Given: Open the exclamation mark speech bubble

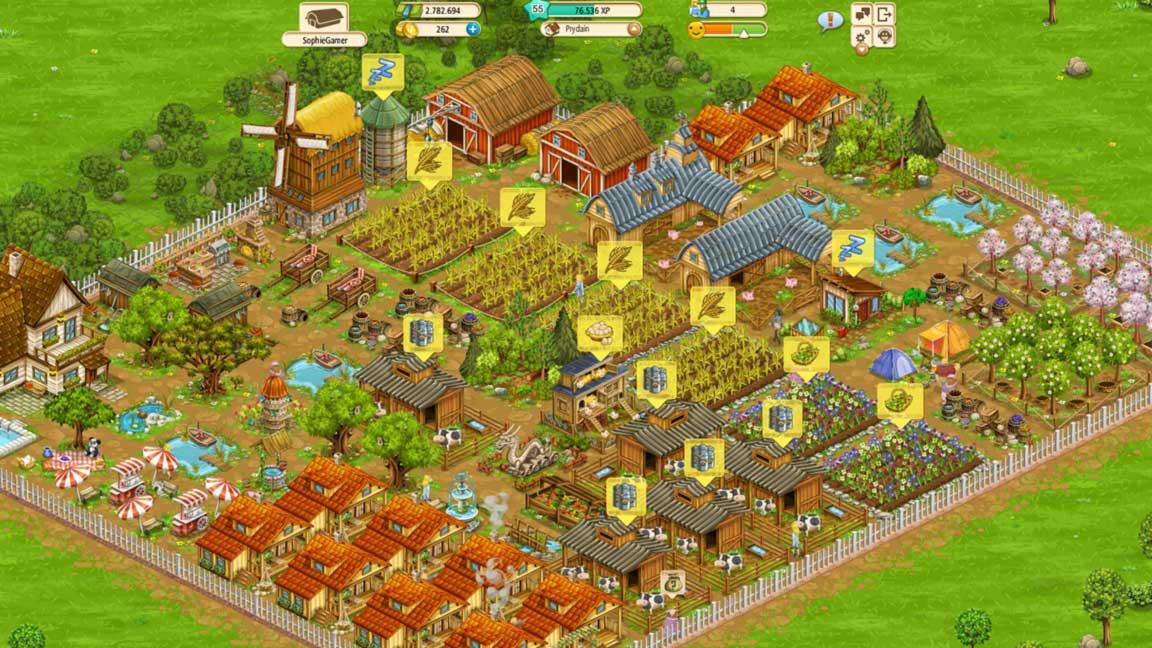Looking at the screenshot, I should 830,19.
